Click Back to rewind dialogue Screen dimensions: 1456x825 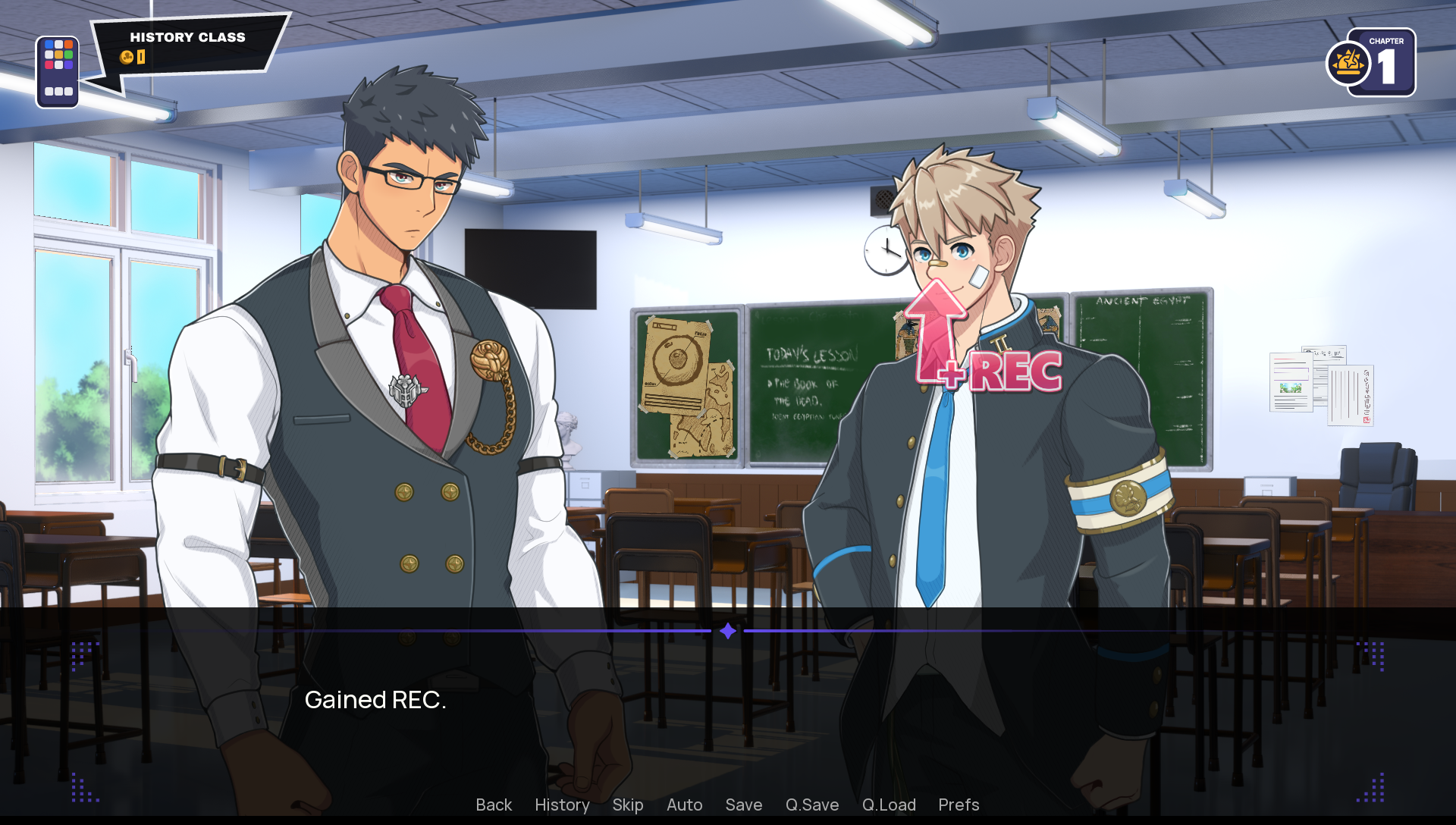coord(493,805)
